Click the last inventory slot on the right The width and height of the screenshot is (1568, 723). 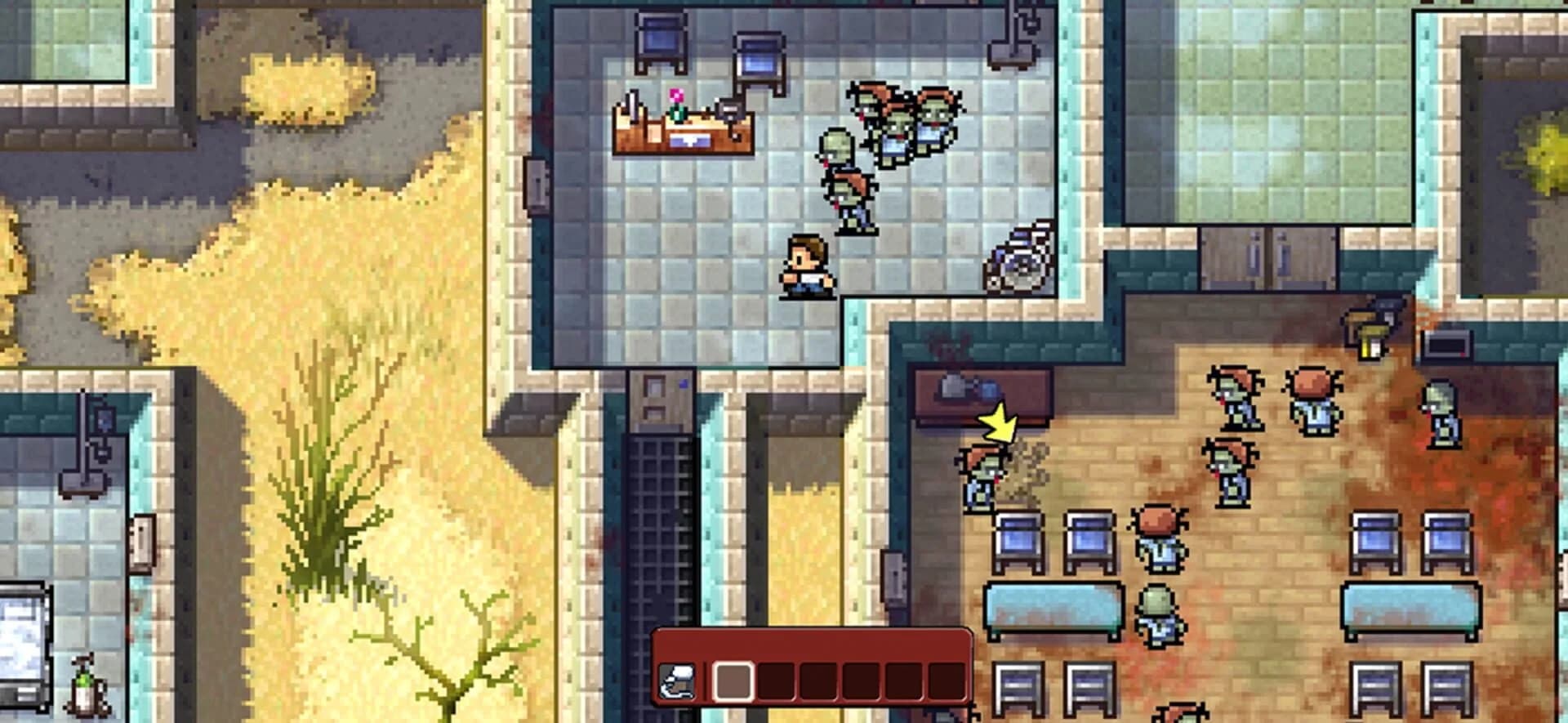945,680
